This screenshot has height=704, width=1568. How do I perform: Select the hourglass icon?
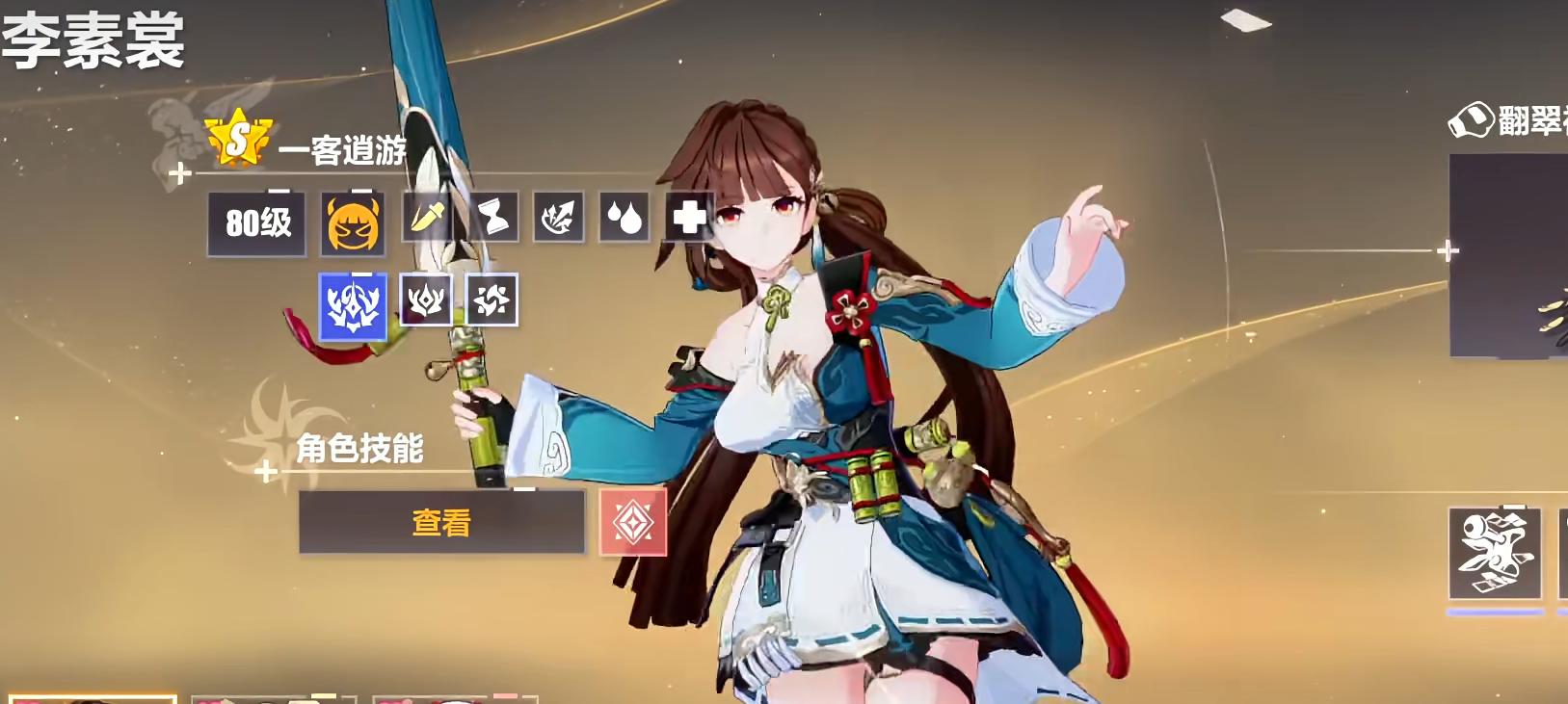pyautogui.click(x=493, y=217)
